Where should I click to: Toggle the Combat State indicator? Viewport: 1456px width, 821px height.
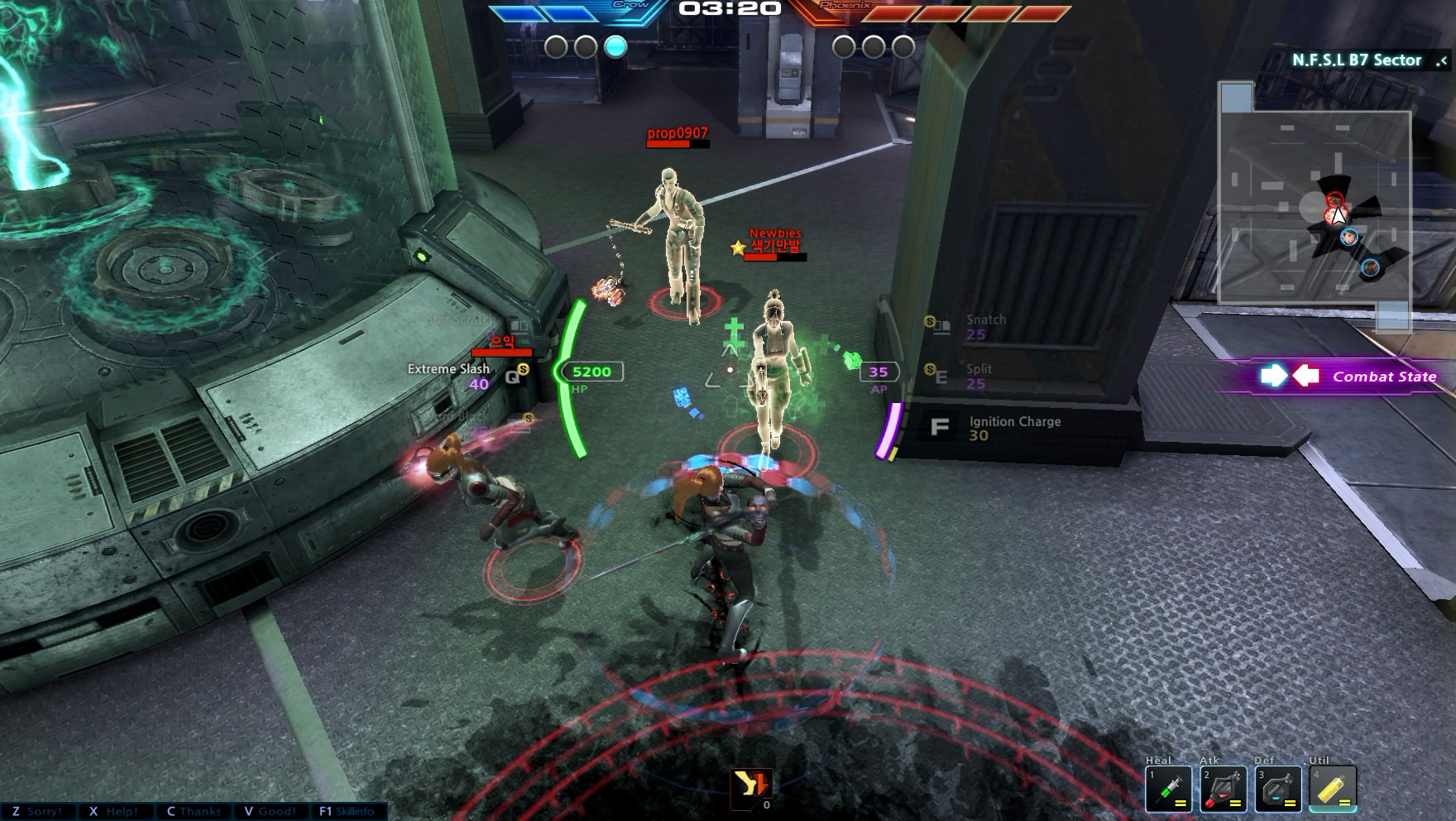coord(1348,377)
